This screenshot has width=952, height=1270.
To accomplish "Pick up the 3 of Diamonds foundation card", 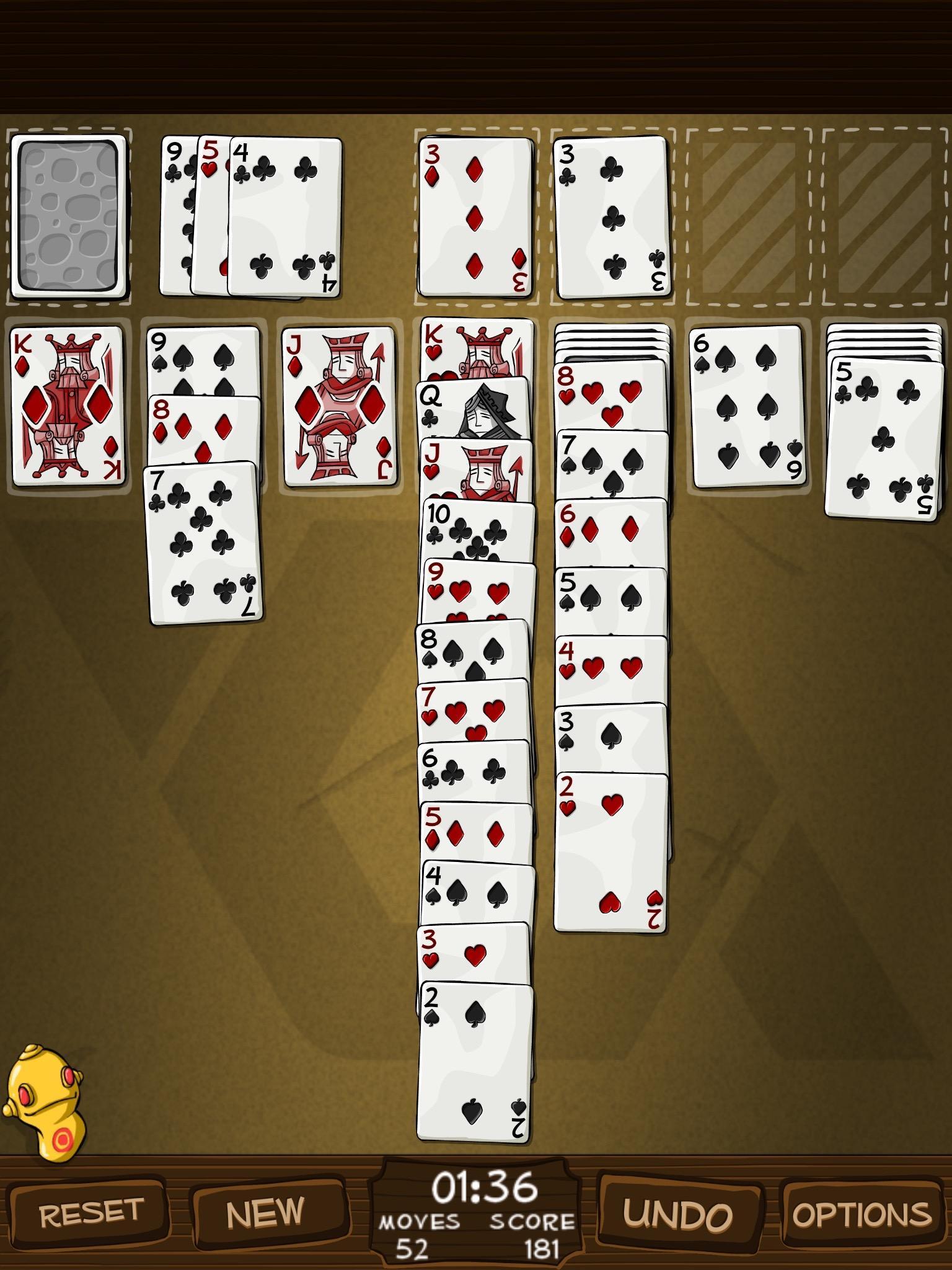I will [477, 217].
